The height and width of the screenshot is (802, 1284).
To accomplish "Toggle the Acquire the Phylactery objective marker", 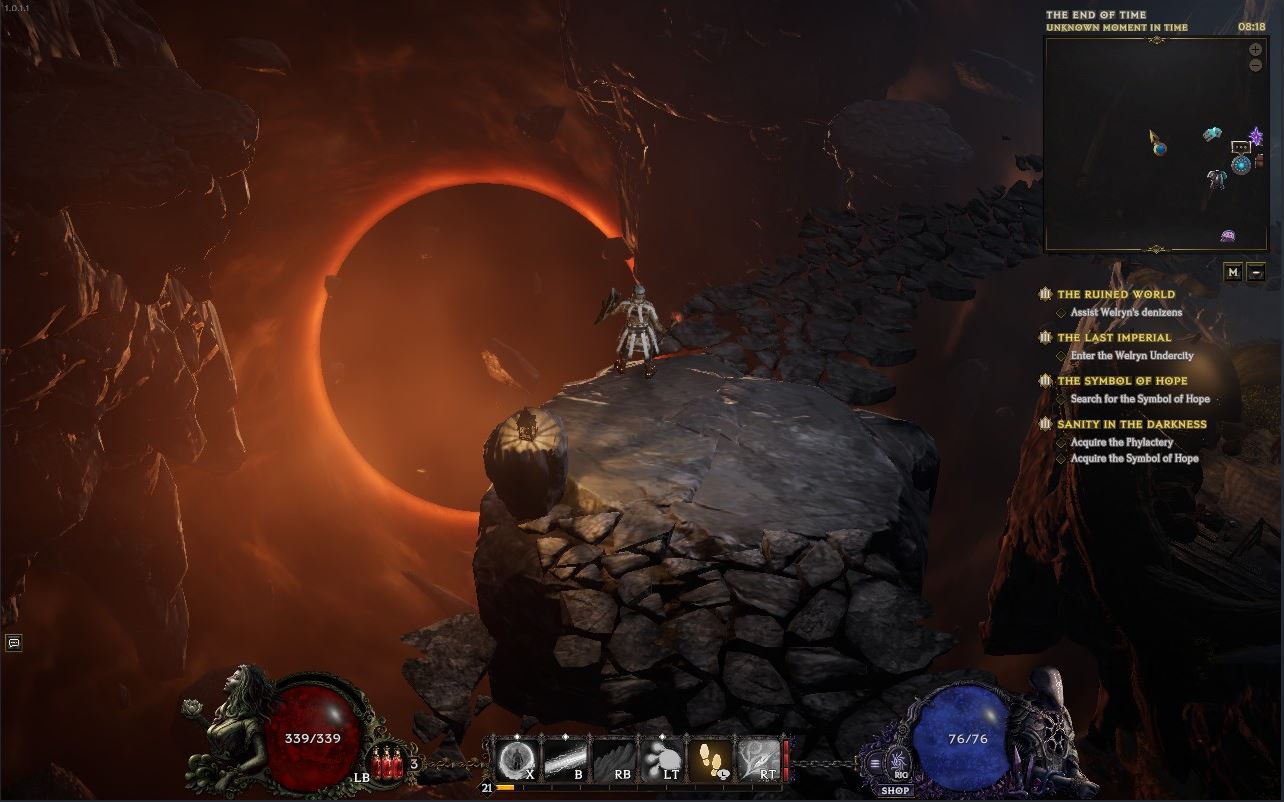I will [1061, 443].
